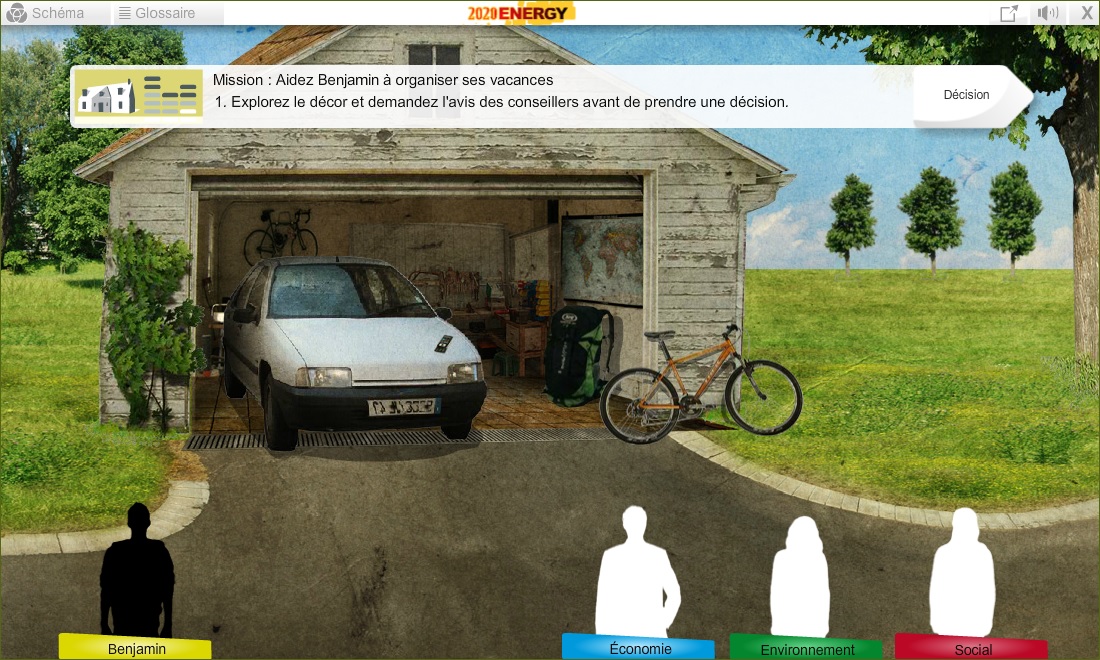Open the game in fullscreen window icon

[x=1009, y=13]
